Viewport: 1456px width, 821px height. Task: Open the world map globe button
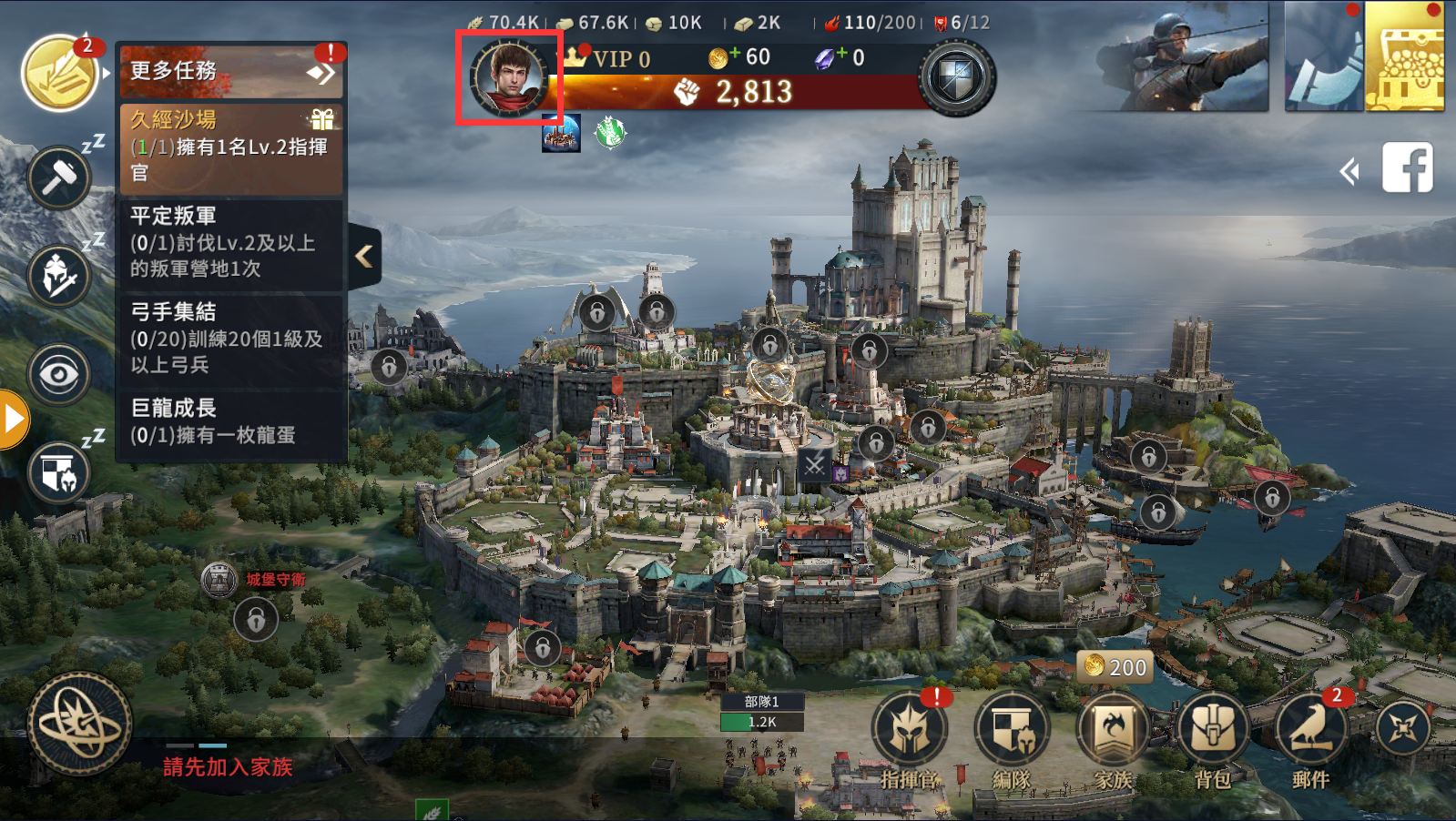pos(80,725)
